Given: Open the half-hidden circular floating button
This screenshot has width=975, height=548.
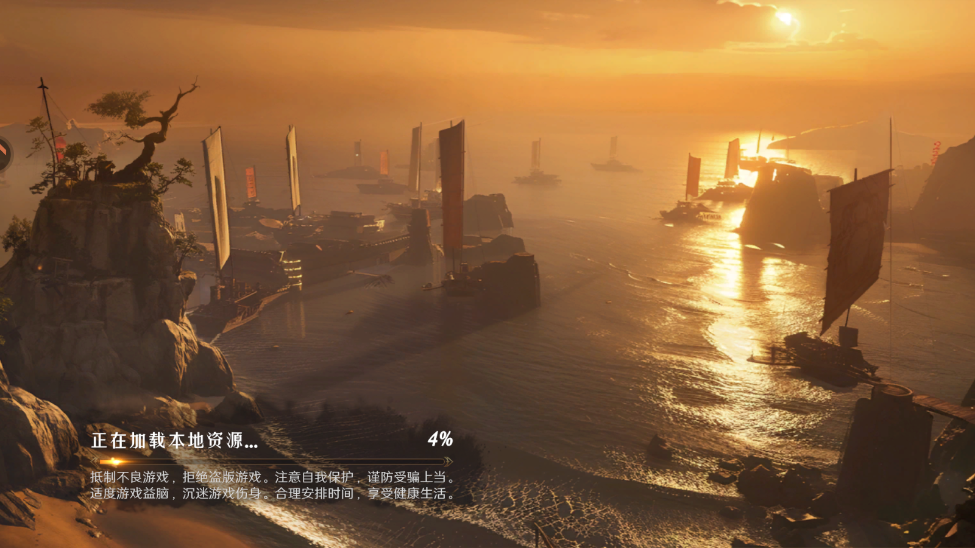Looking at the screenshot, I should [x=4, y=155].
